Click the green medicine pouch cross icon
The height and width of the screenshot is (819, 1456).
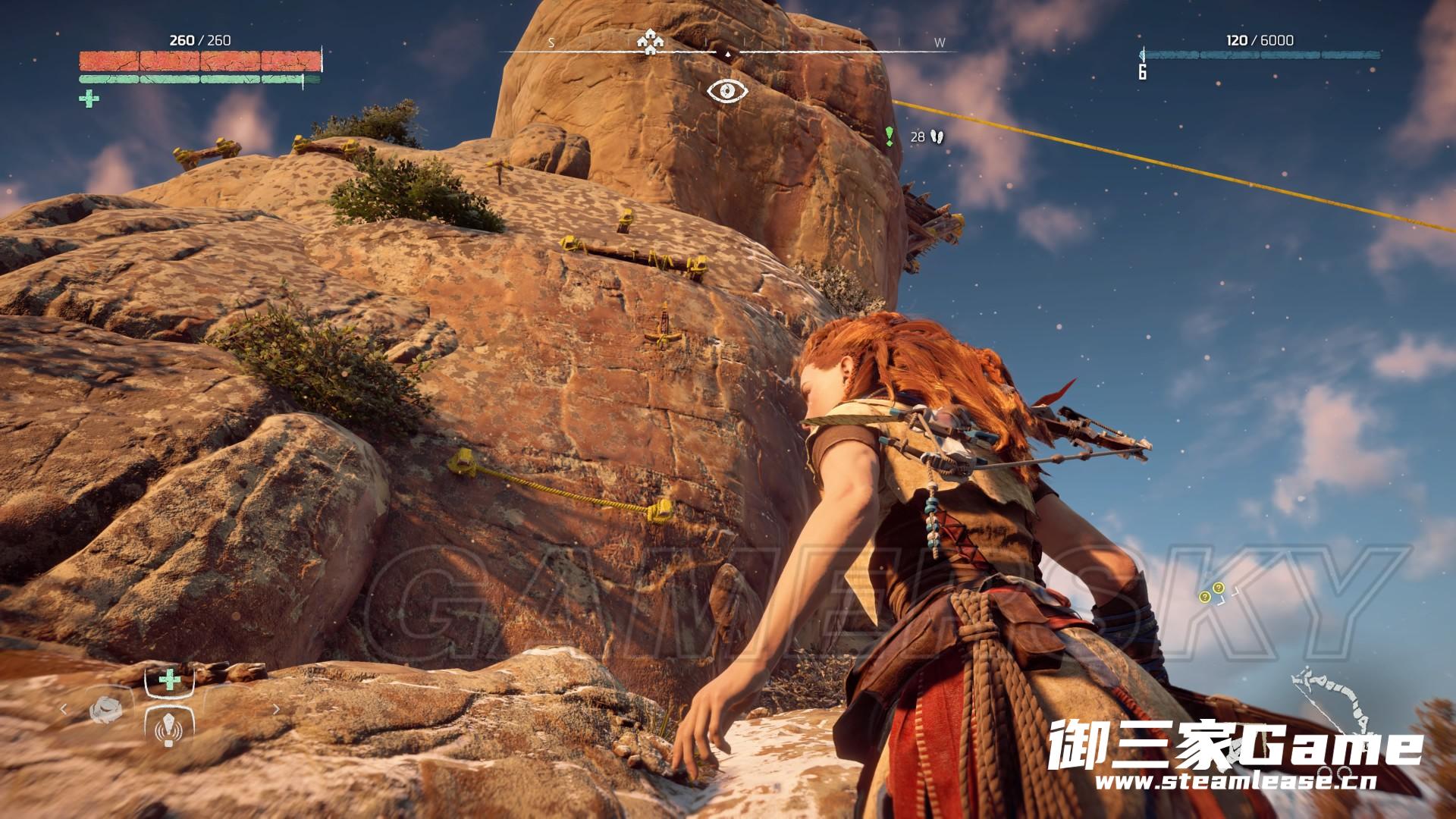click(x=89, y=99)
